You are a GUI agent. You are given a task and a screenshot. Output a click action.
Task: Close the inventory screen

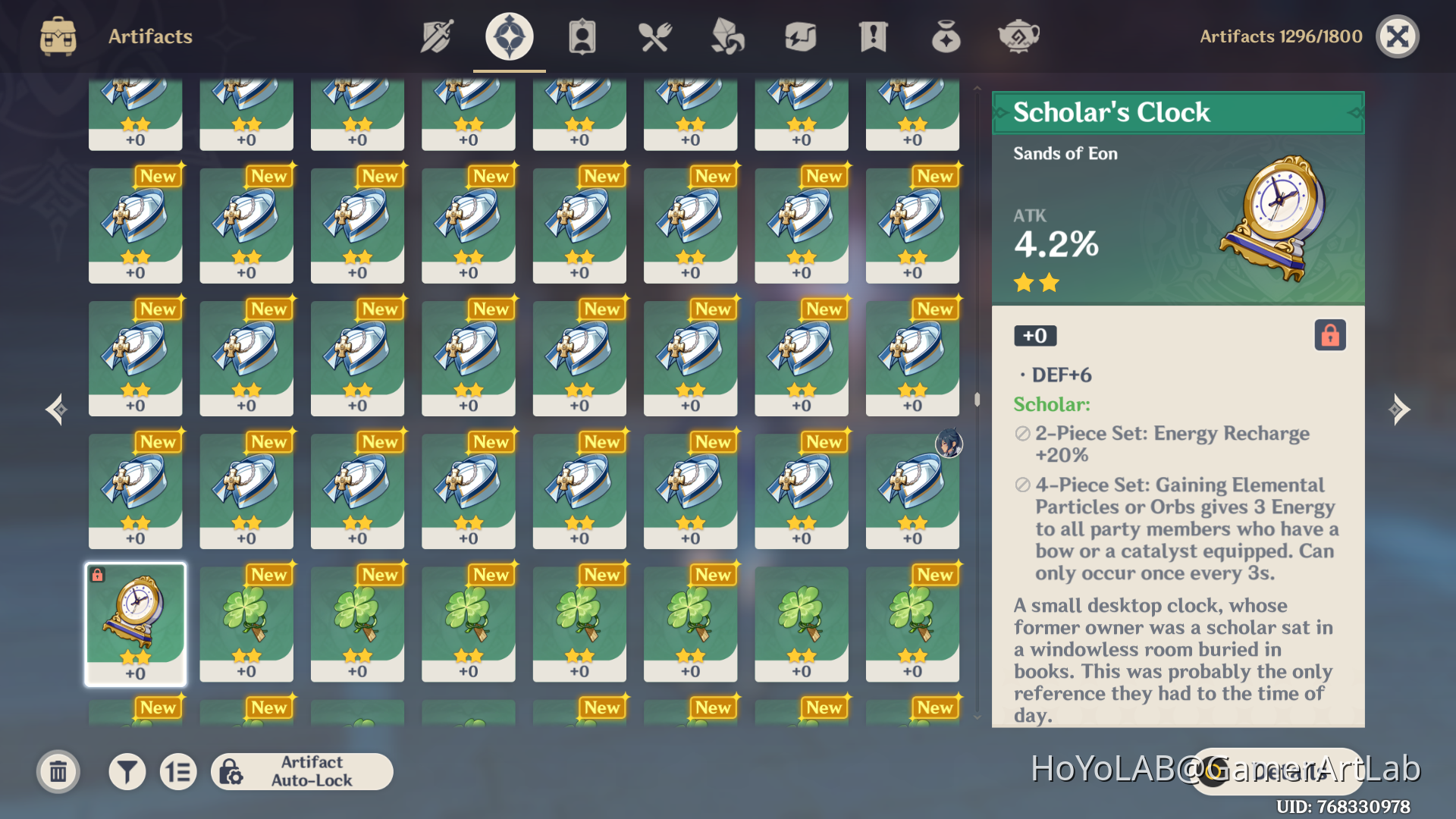1398,36
